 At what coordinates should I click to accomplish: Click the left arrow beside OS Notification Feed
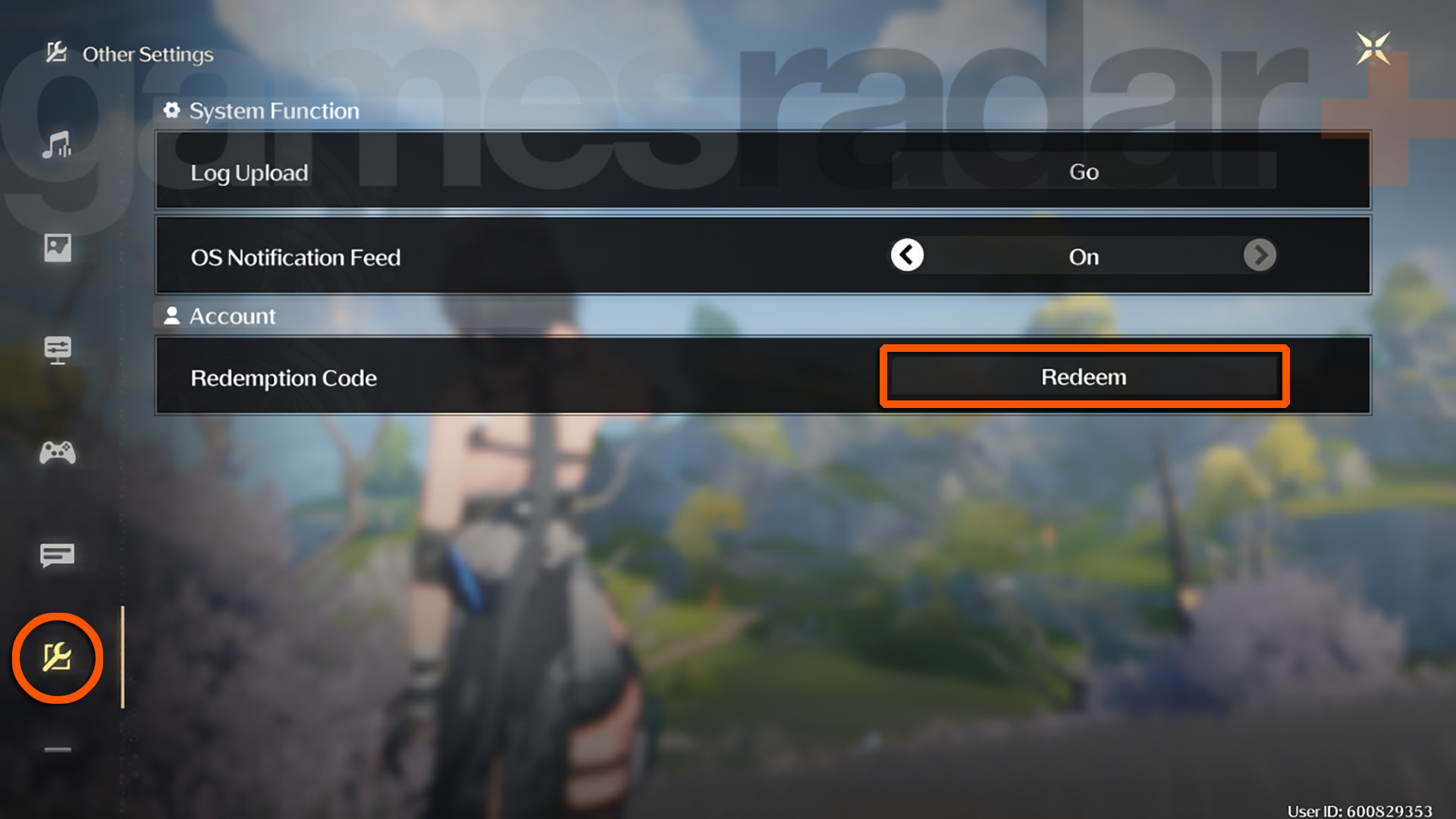(x=906, y=256)
